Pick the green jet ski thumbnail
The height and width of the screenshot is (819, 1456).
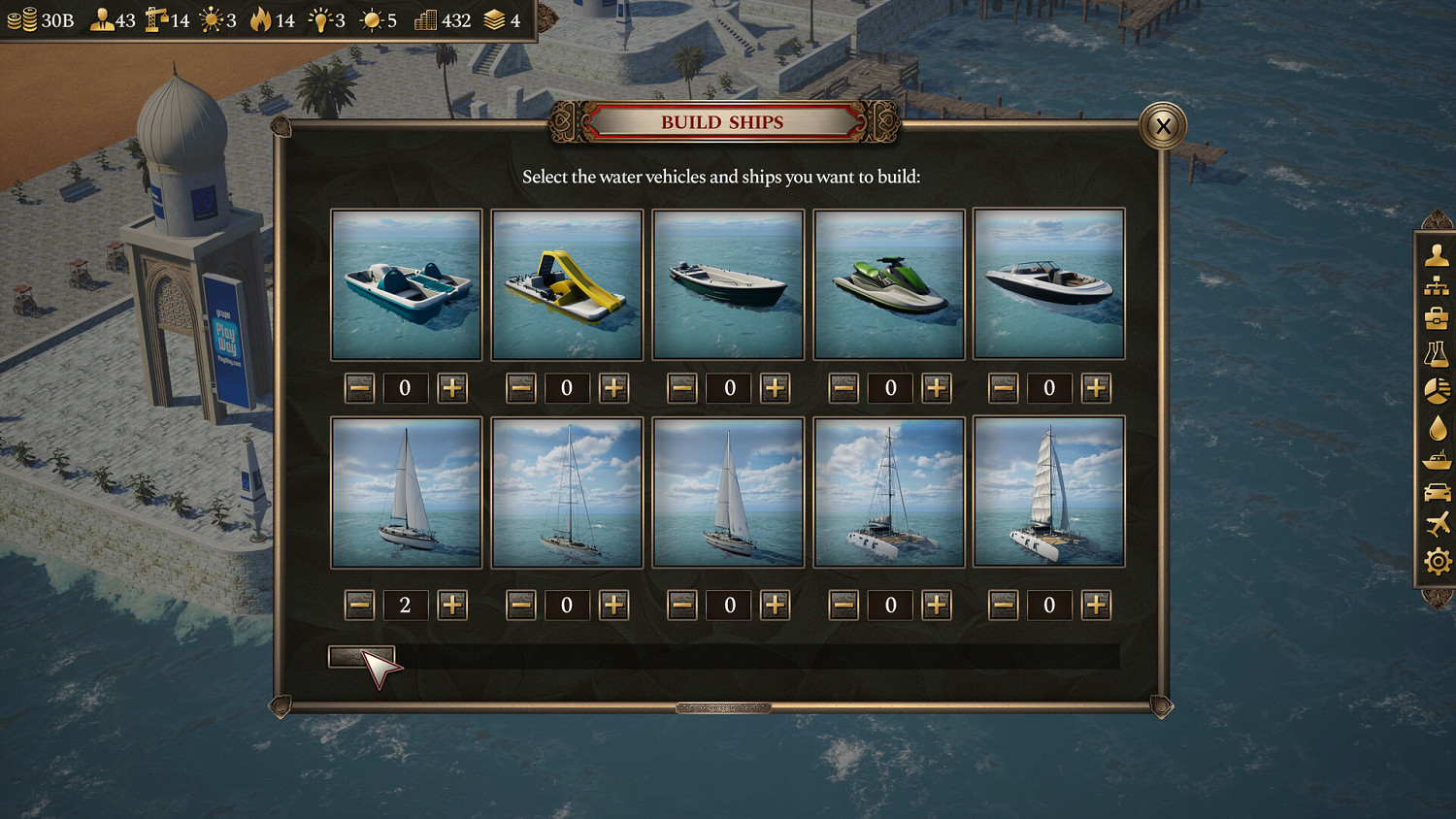889,284
